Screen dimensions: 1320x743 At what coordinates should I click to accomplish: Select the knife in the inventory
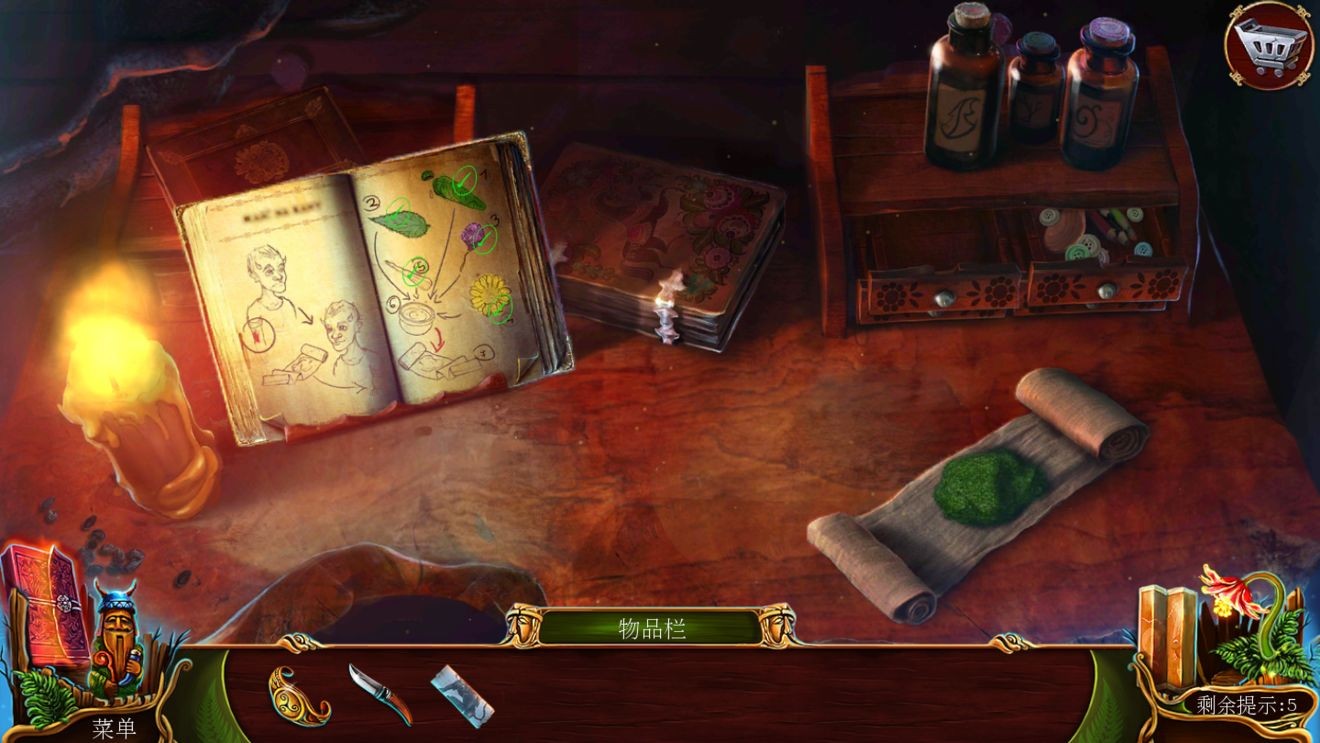pyautogui.click(x=380, y=693)
